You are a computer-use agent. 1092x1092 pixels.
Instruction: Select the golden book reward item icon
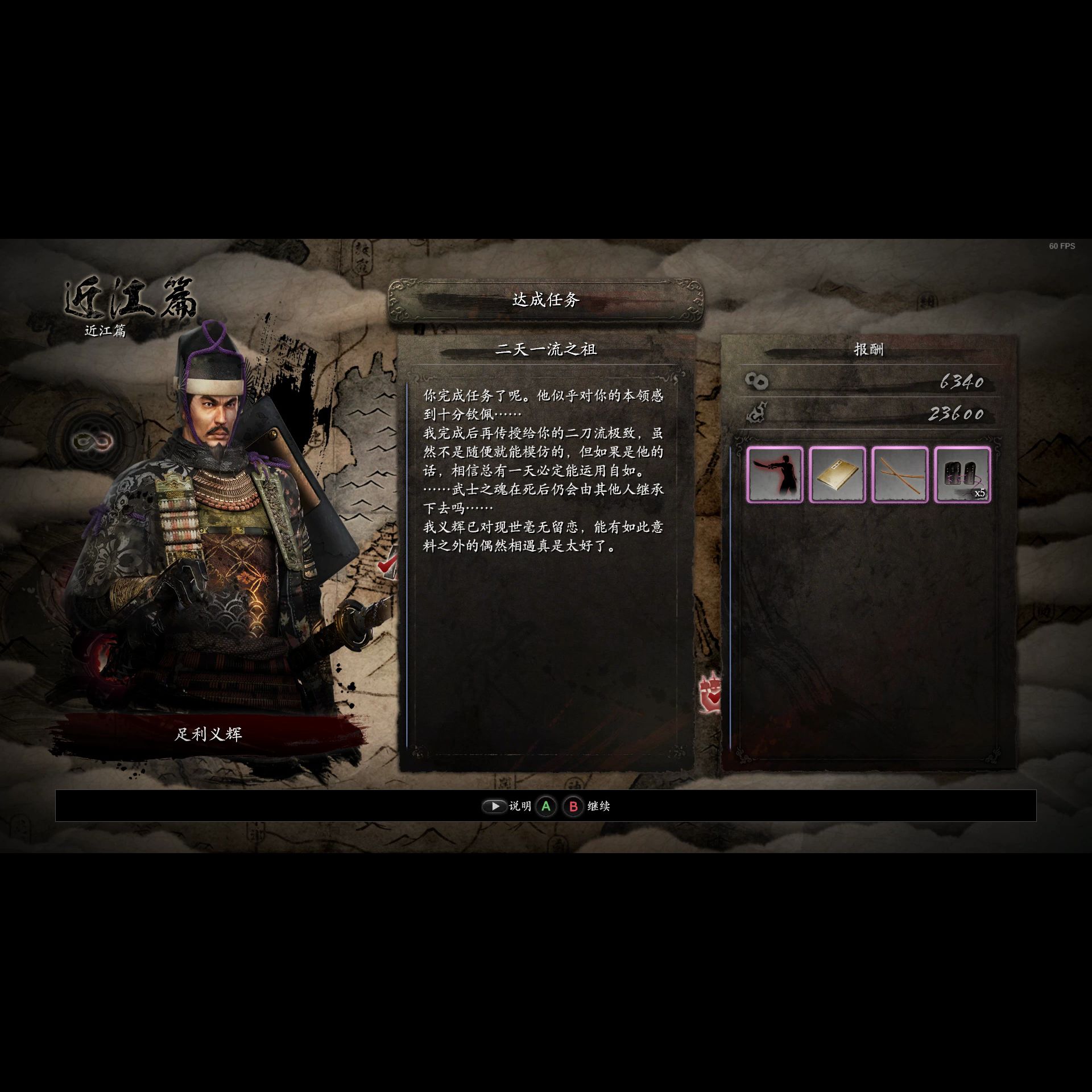point(839,475)
